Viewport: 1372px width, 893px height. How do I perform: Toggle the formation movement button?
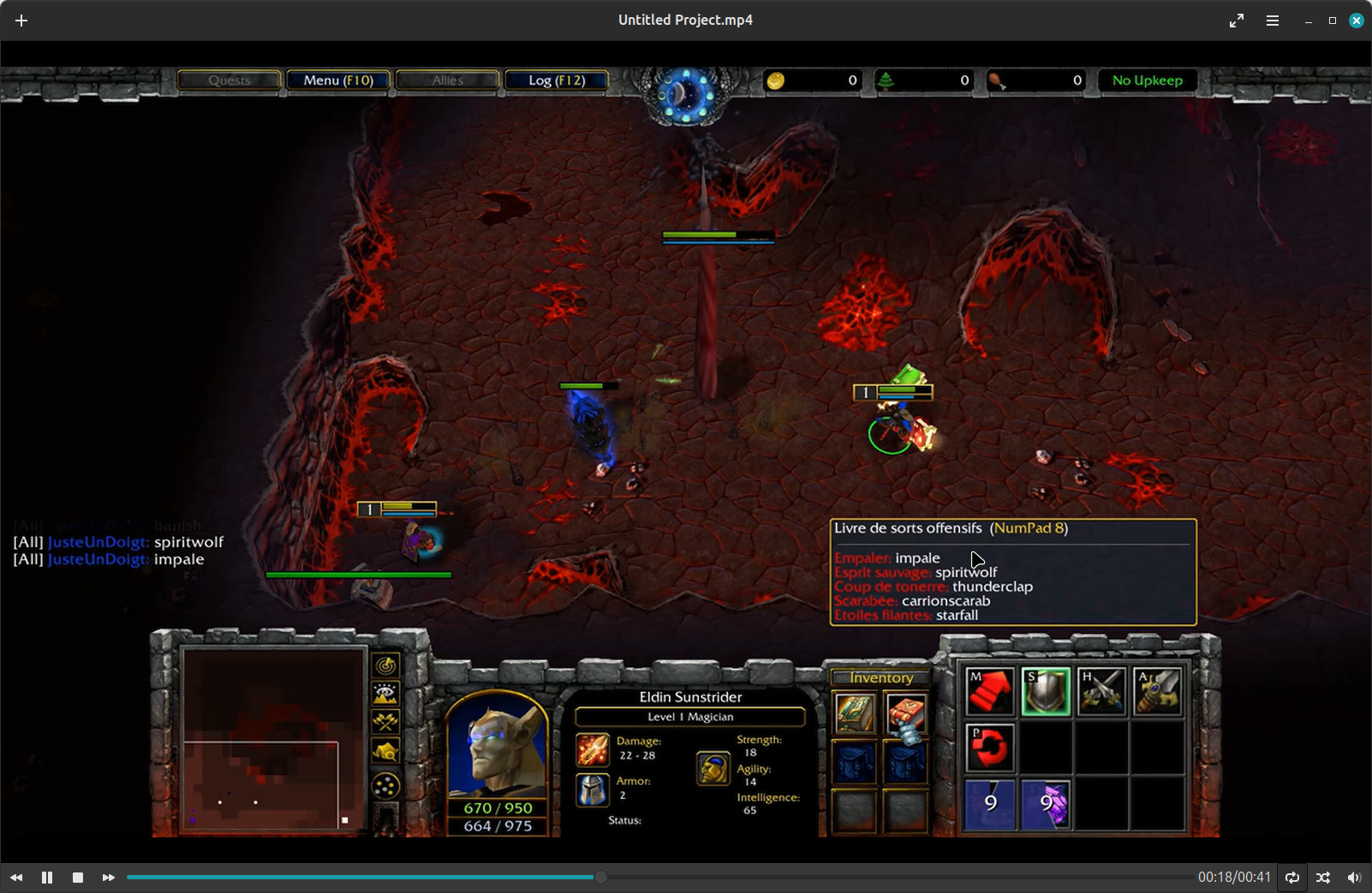[385, 786]
